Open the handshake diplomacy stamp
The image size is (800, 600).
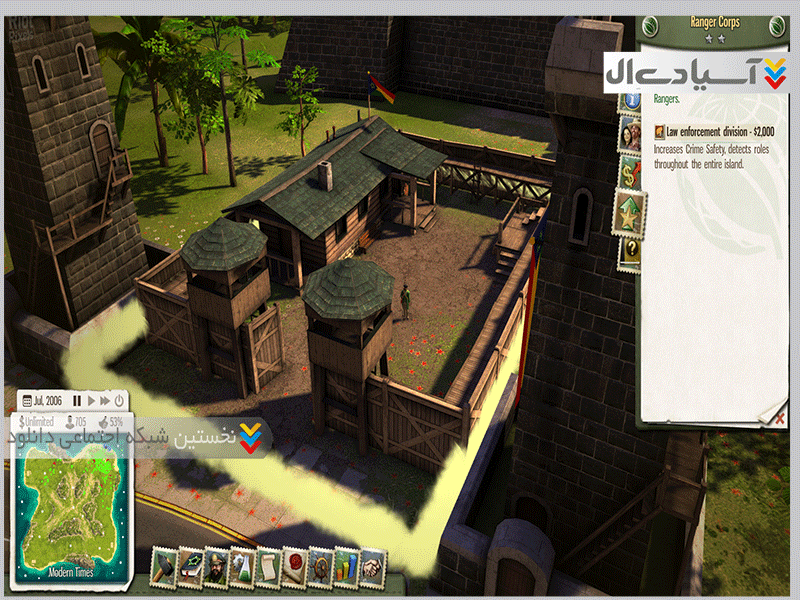pos(372,567)
